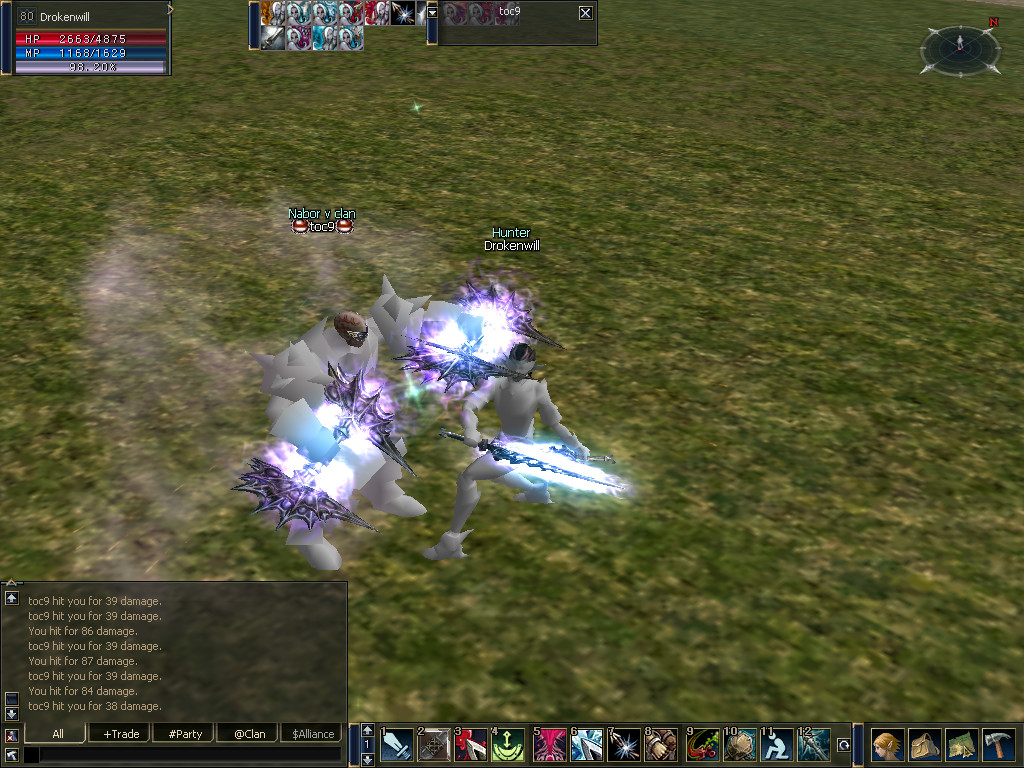The image size is (1024, 768).
Task: Trigger the green anchor-symbol skill in slot 4
Action: pyautogui.click(x=507, y=745)
